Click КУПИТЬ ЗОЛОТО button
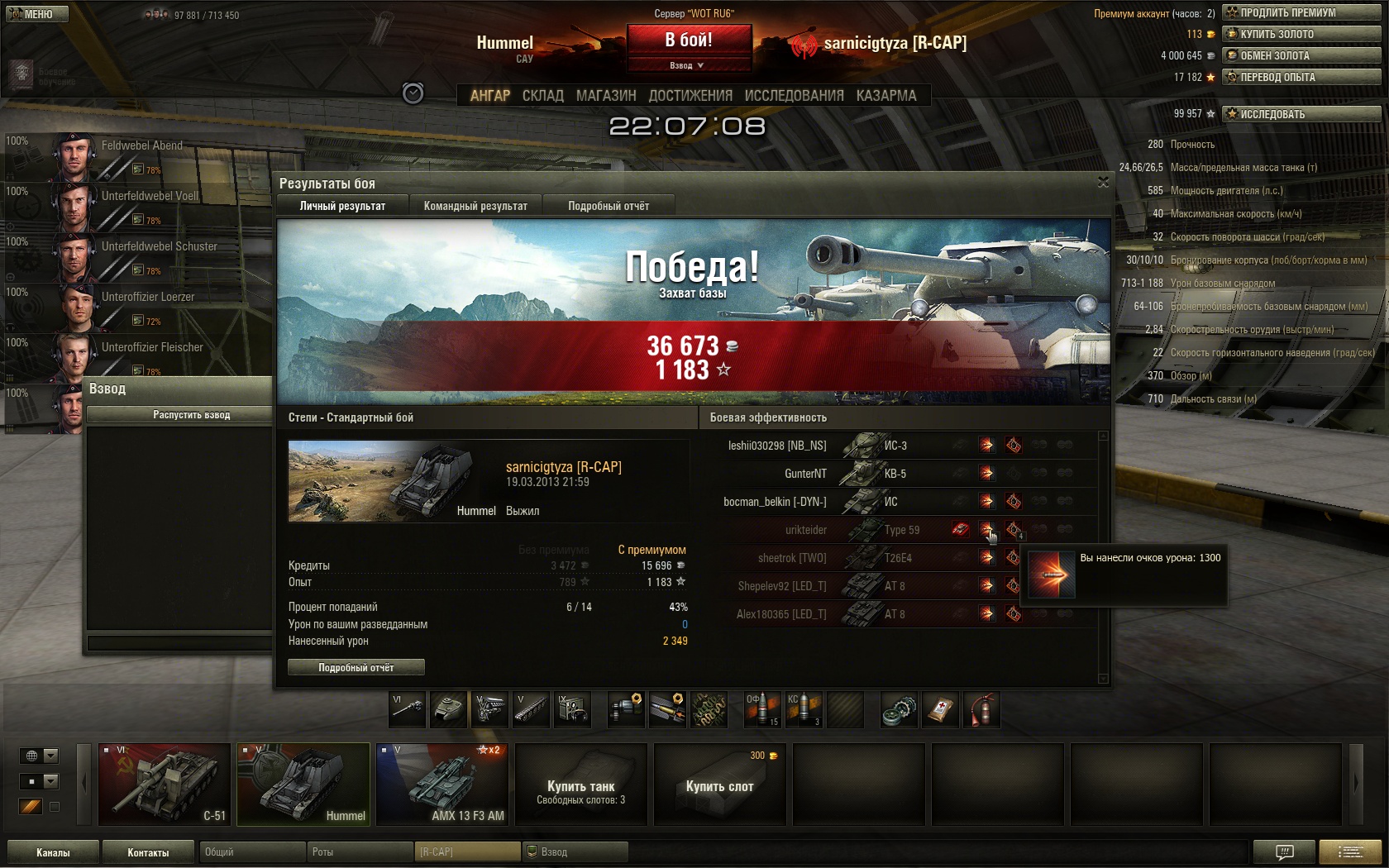 coord(1301,34)
